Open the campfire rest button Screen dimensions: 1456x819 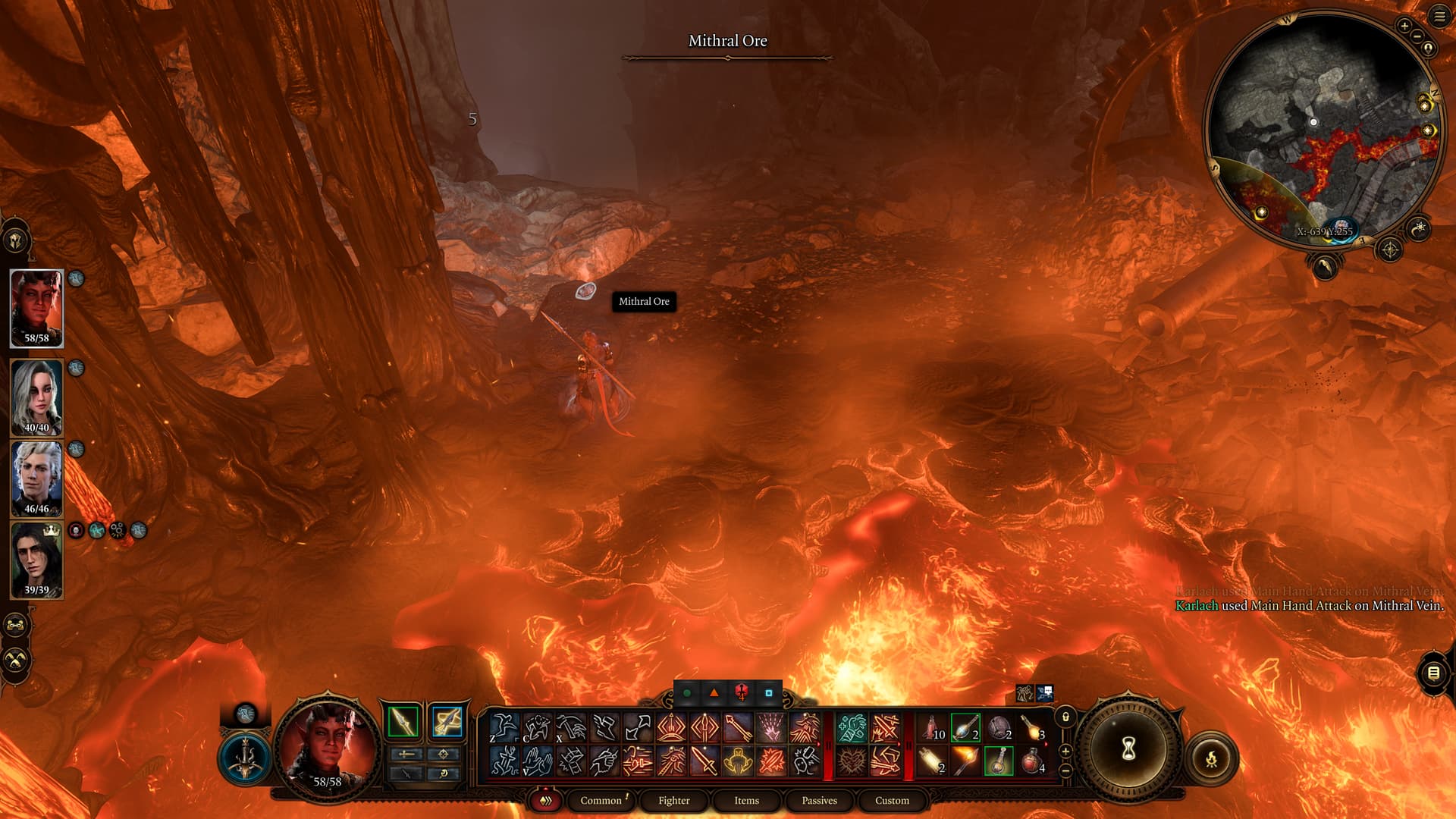[x=1211, y=758]
